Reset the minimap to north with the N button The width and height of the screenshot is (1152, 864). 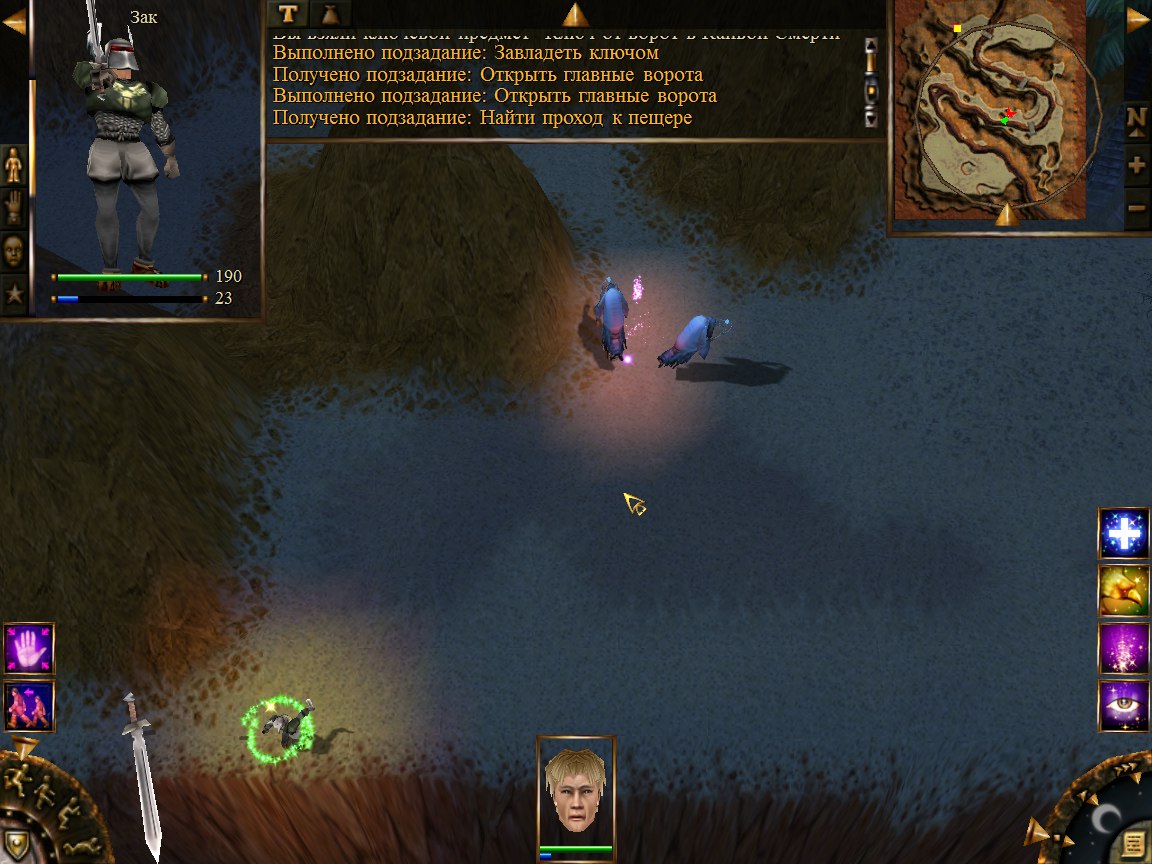point(1137,118)
